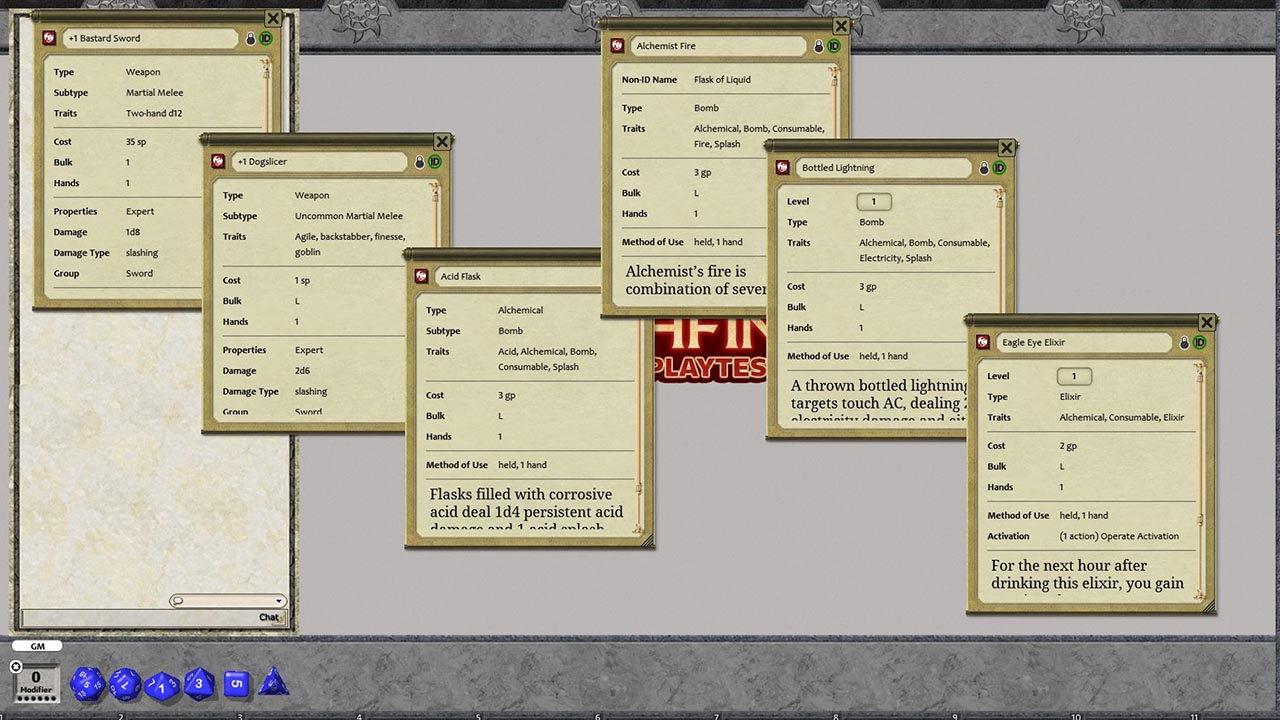The width and height of the screenshot is (1280, 720).
Task: Toggle the lock on +1 Bastard Sword
Action: [x=250, y=37]
